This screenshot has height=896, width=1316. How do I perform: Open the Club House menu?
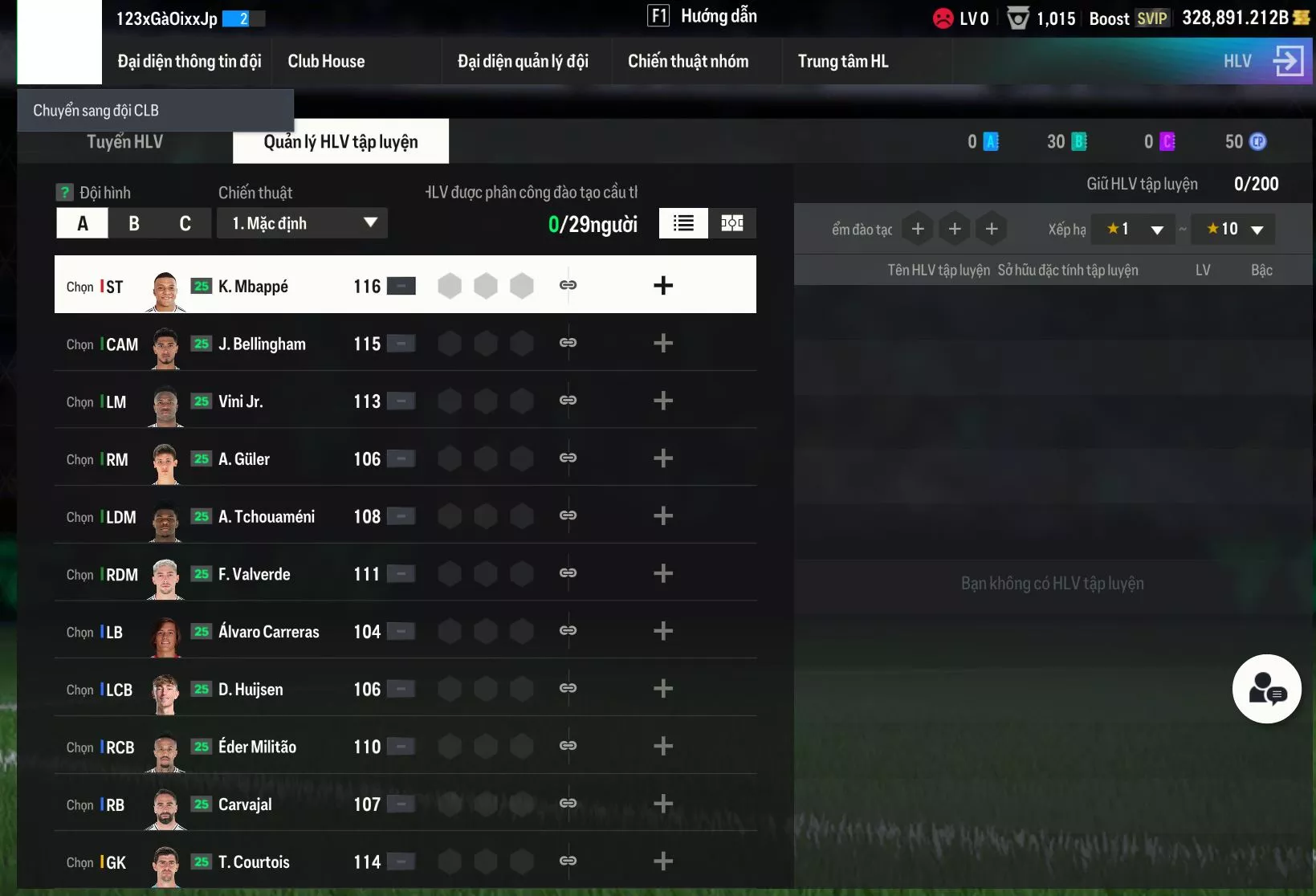(x=326, y=62)
